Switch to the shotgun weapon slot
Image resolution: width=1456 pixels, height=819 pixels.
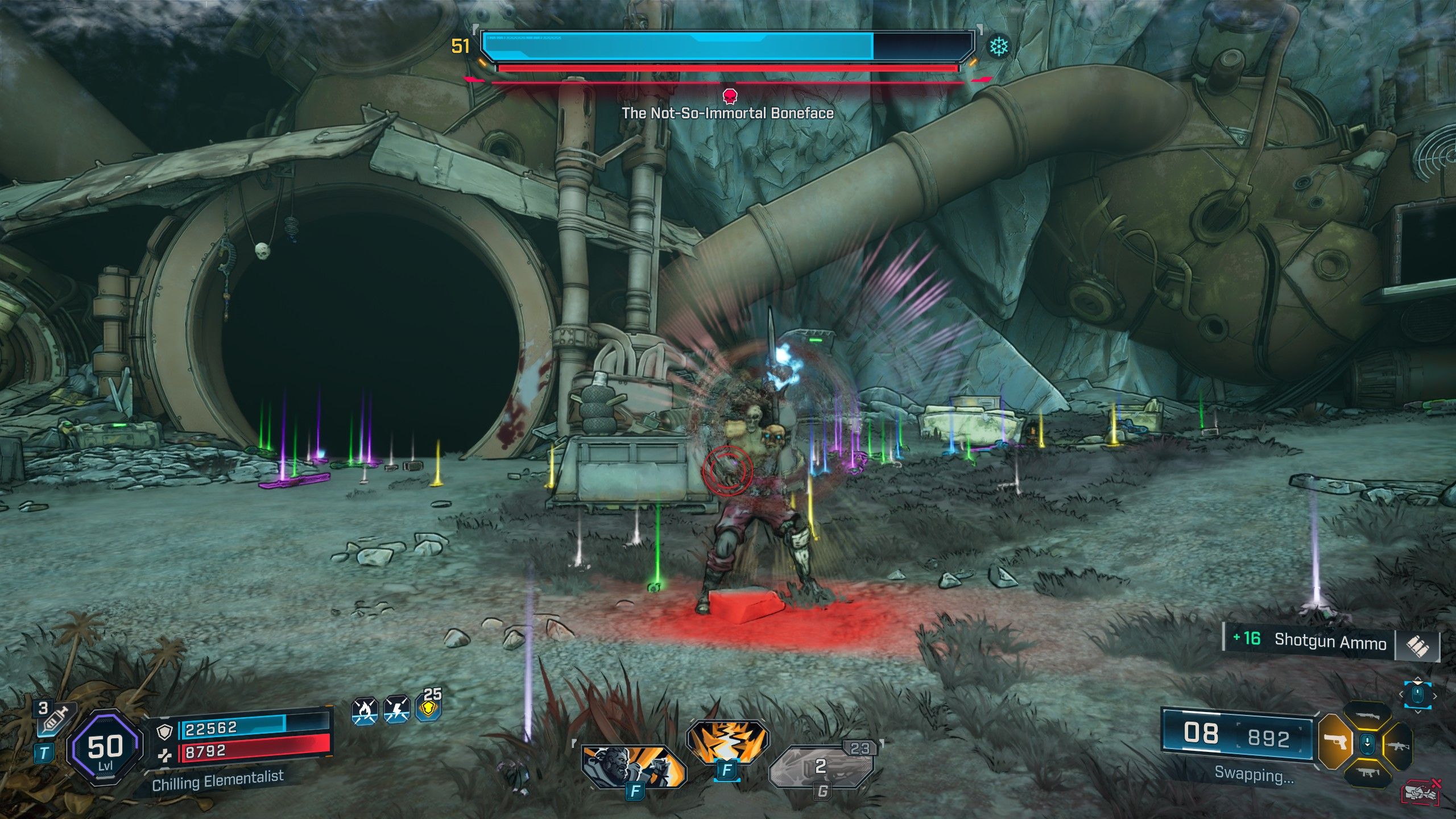1367,715
